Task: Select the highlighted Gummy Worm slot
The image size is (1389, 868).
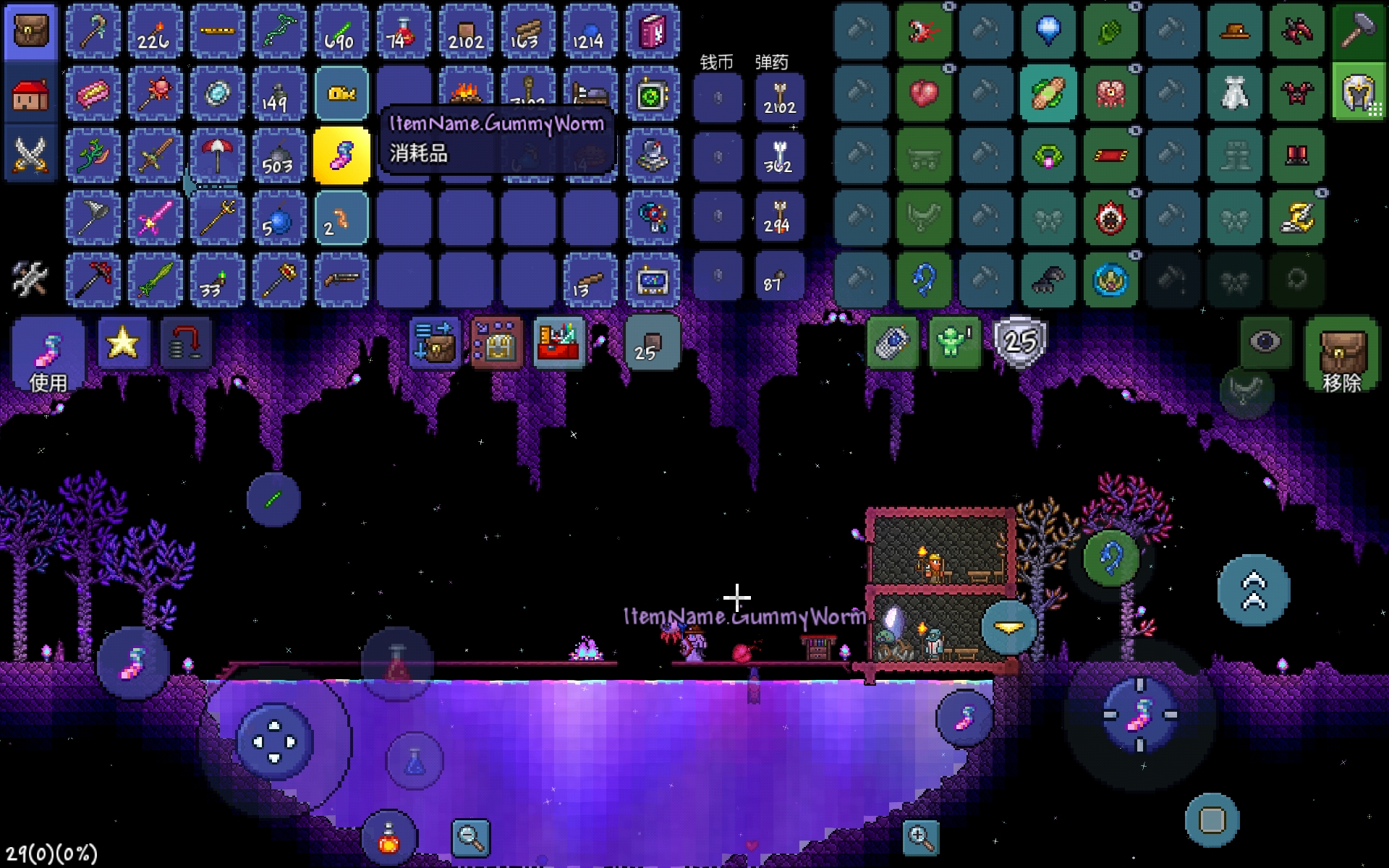Action: pyautogui.click(x=341, y=156)
